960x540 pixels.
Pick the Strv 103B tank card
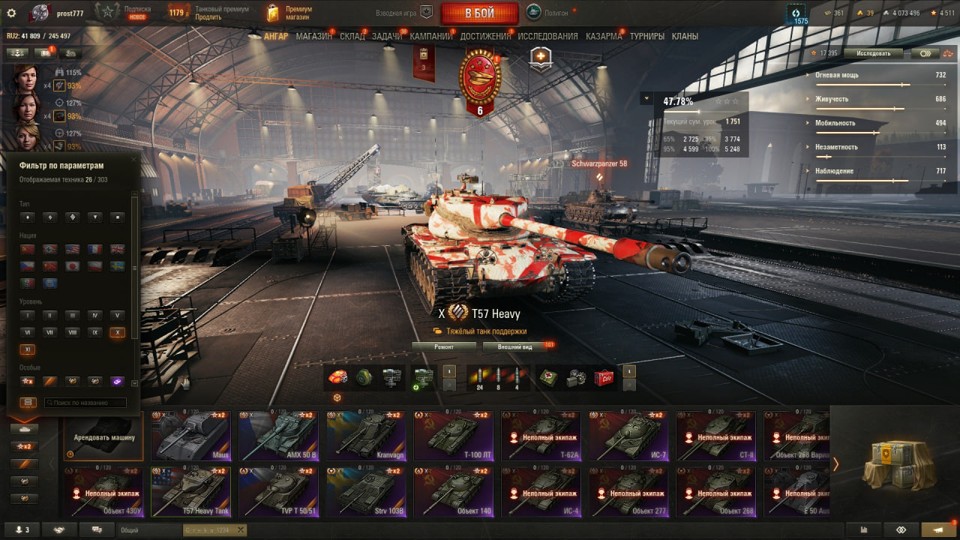tap(366, 490)
